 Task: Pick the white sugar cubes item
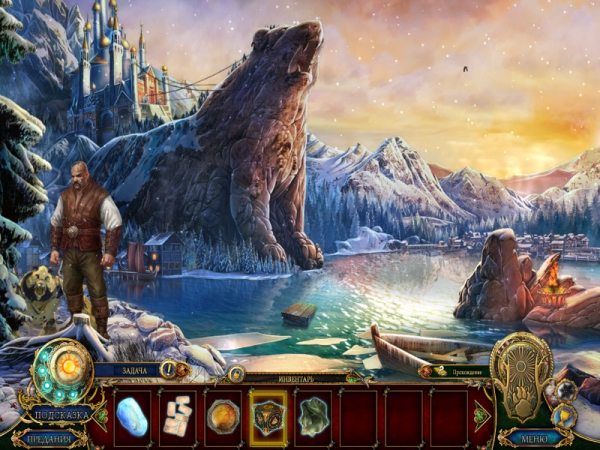click(x=177, y=416)
